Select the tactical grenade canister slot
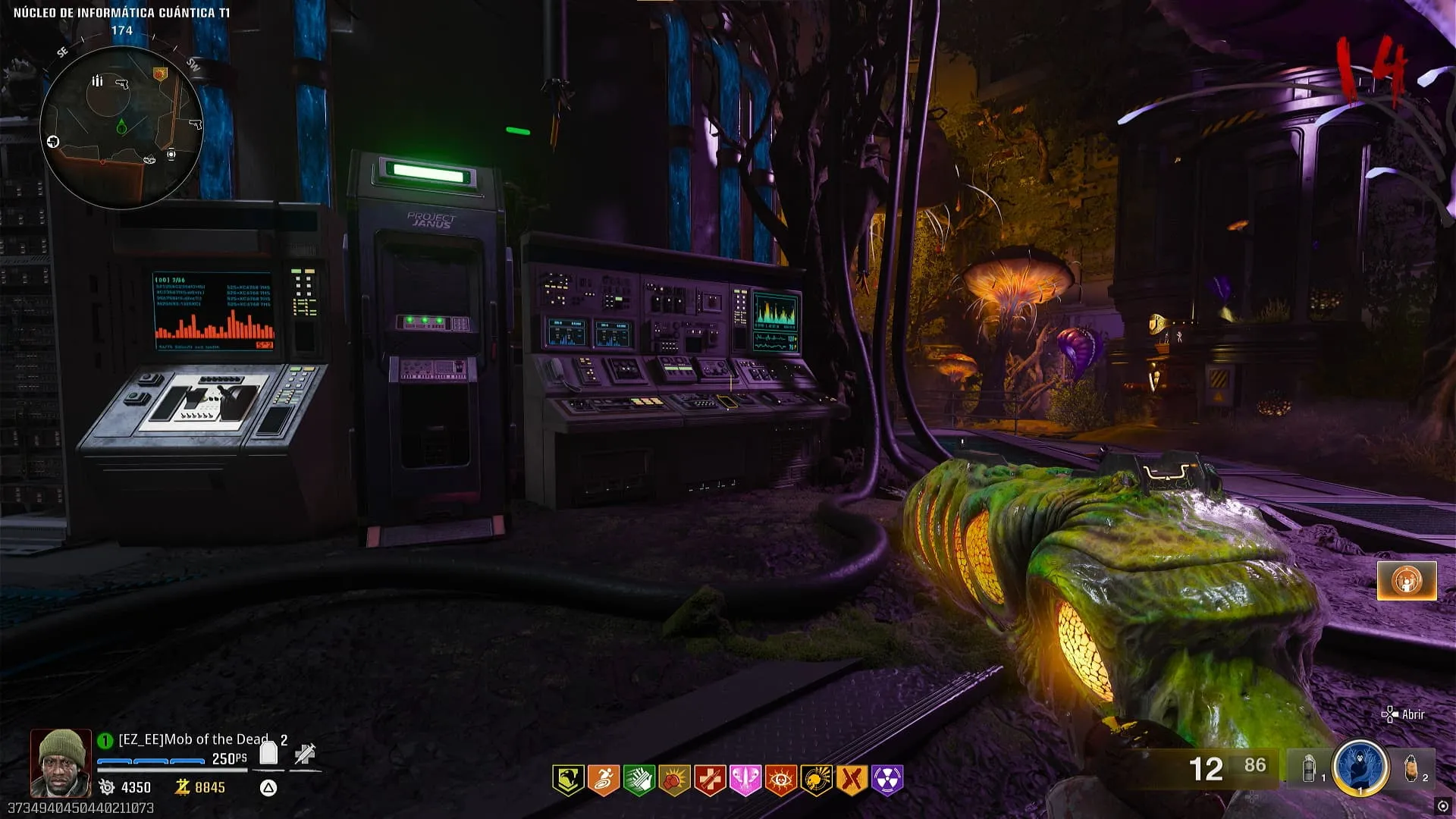This screenshot has width=1456, height=819. point(1310,769)
